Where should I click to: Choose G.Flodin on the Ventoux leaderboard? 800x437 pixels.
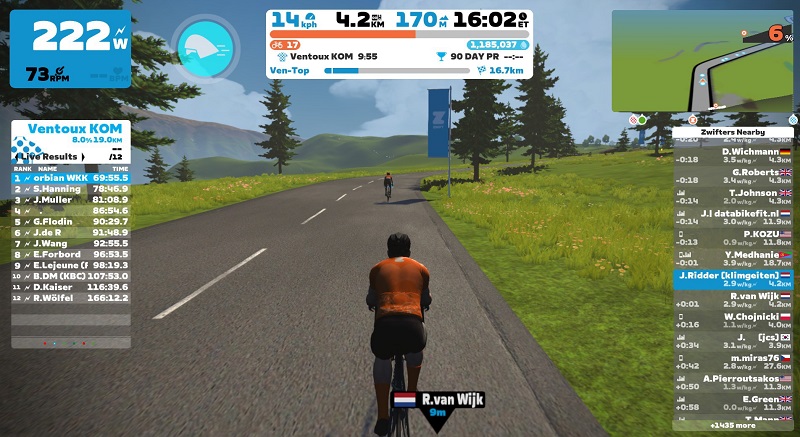pos(69,221)
